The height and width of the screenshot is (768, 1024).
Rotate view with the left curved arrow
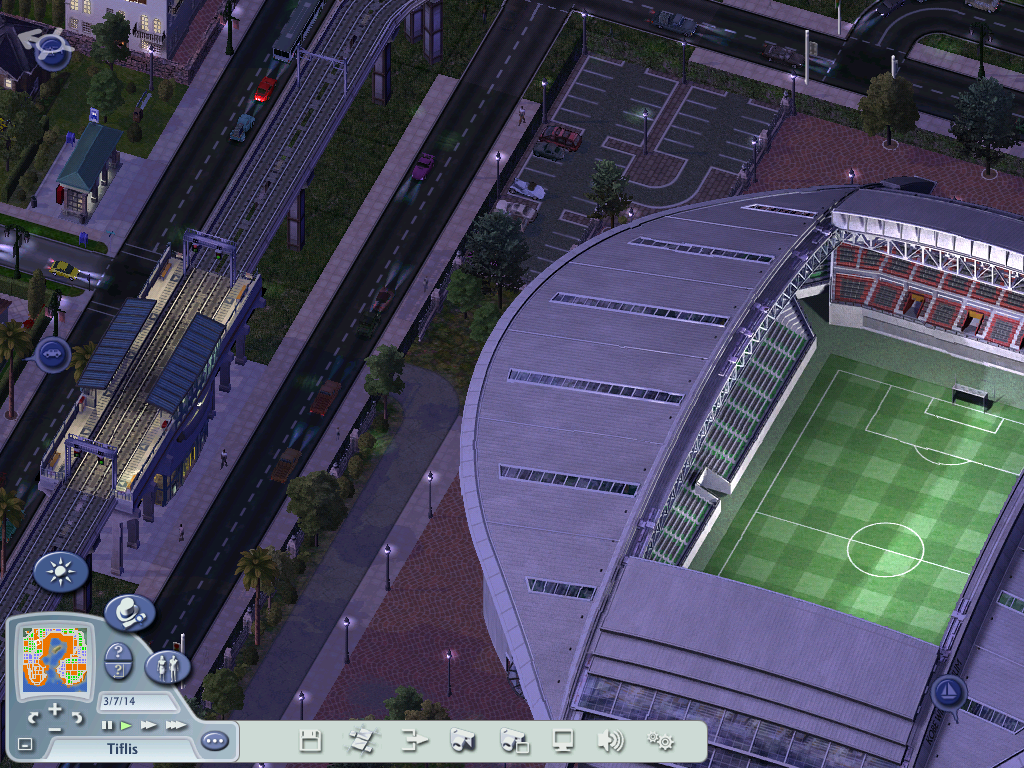[x=33, y=716]
